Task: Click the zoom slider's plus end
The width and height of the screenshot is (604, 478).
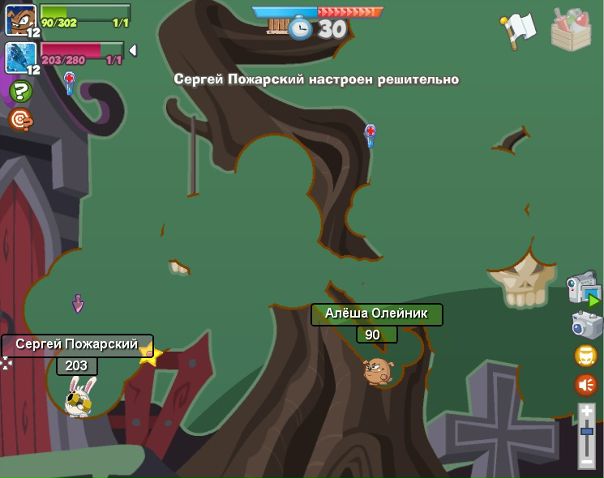Action: [x=587, y=409]
